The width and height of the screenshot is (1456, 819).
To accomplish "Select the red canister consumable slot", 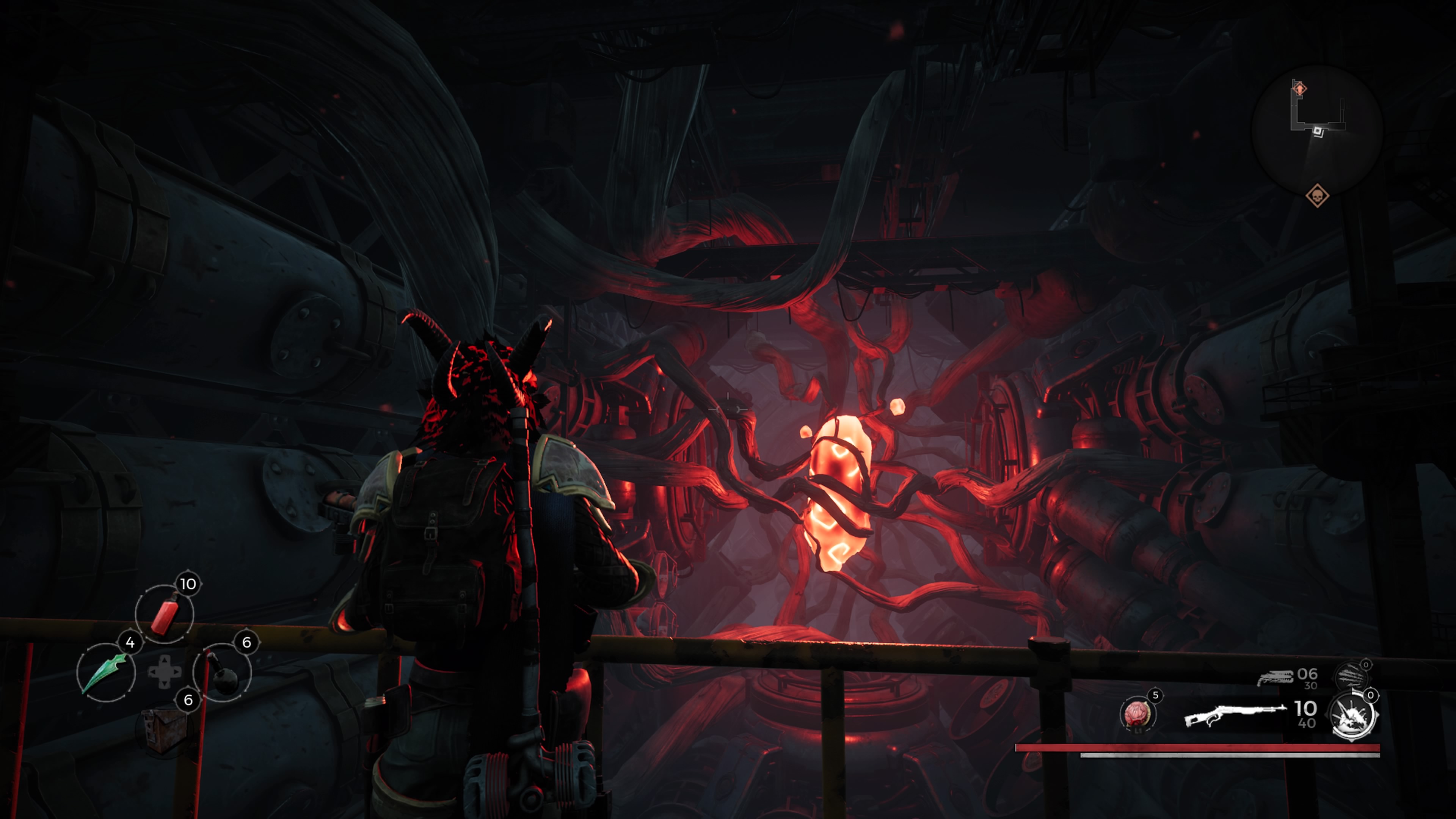I will pos(165,614).
